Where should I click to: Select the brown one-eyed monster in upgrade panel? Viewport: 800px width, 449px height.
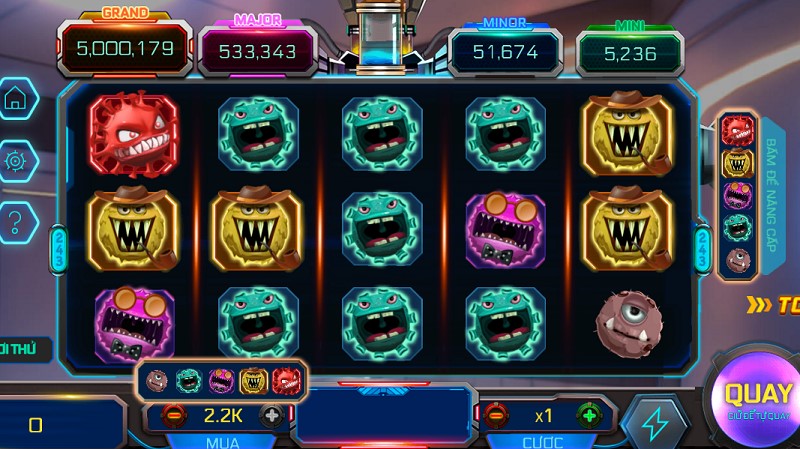coord(738,260)
